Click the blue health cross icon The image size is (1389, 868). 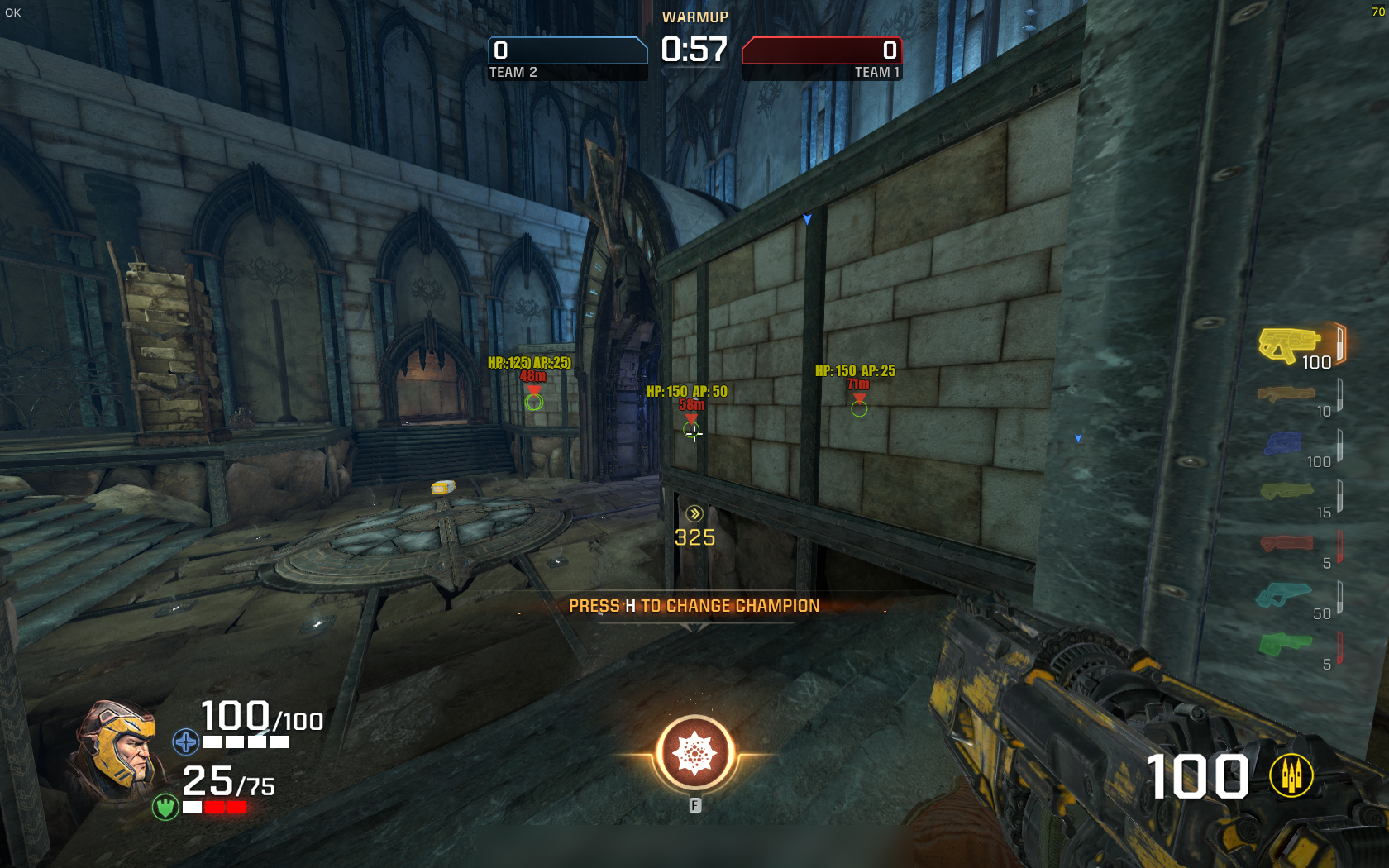click(185, 742)
